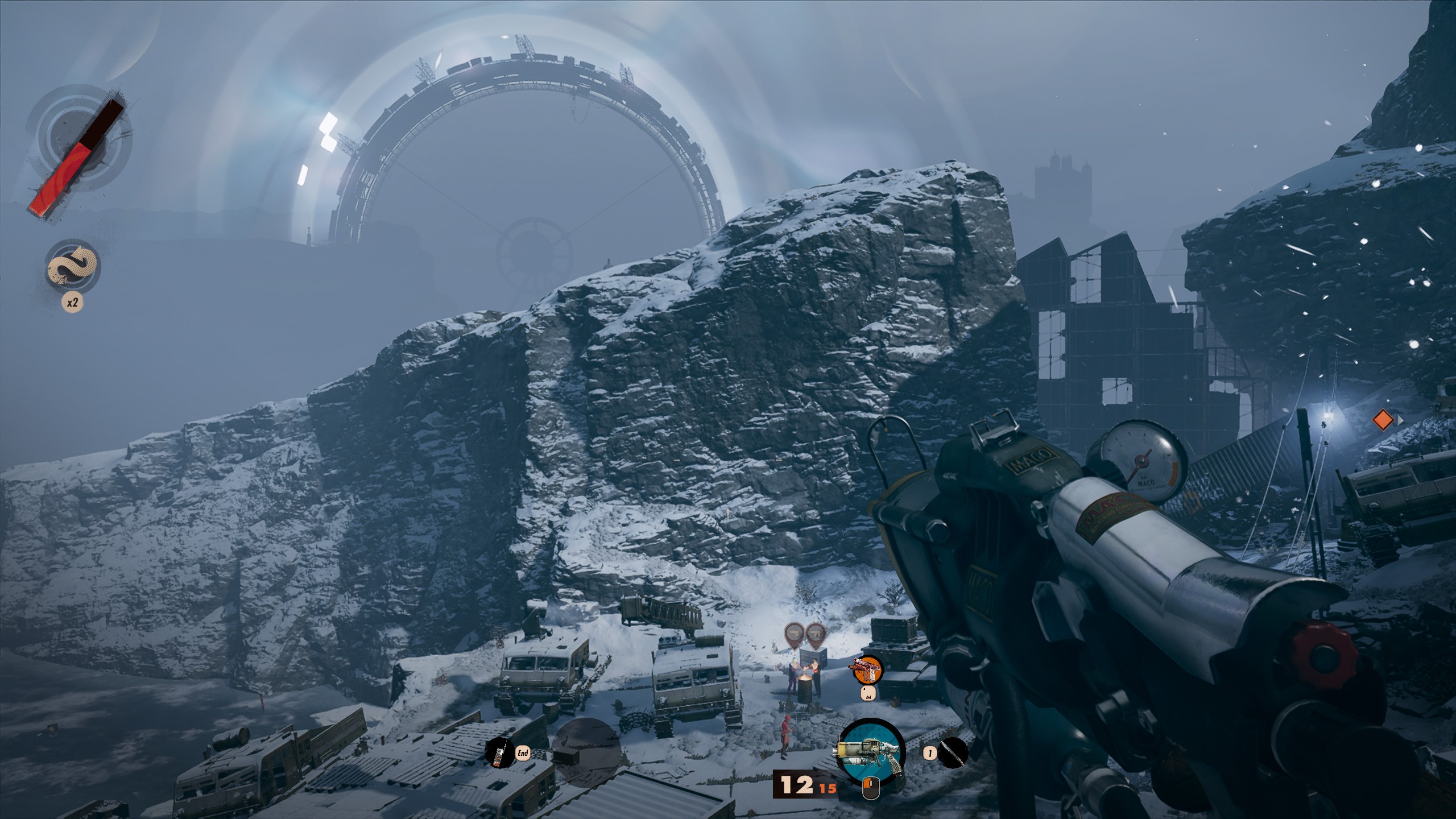
Task: Select the orange diamond objective marker
Action: click(1383, 420)
